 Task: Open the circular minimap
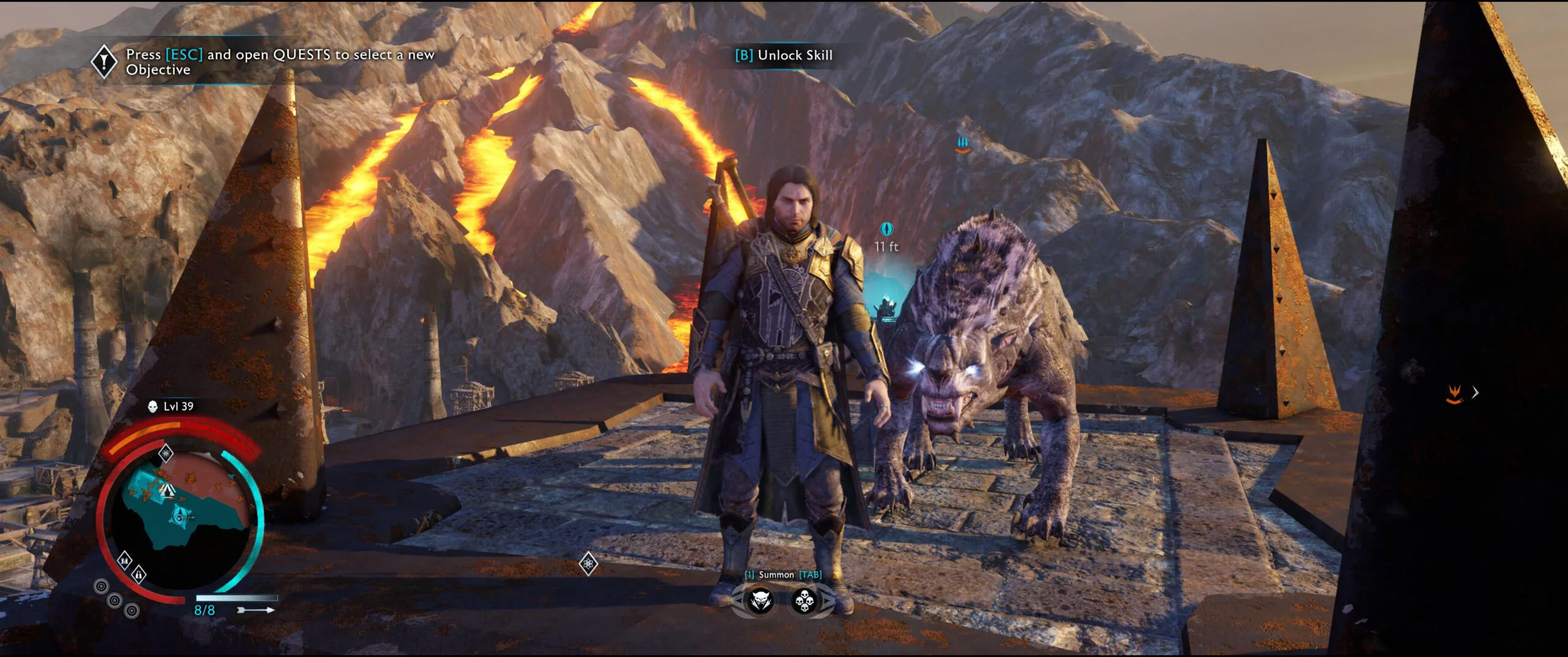(x=181, y=521)
